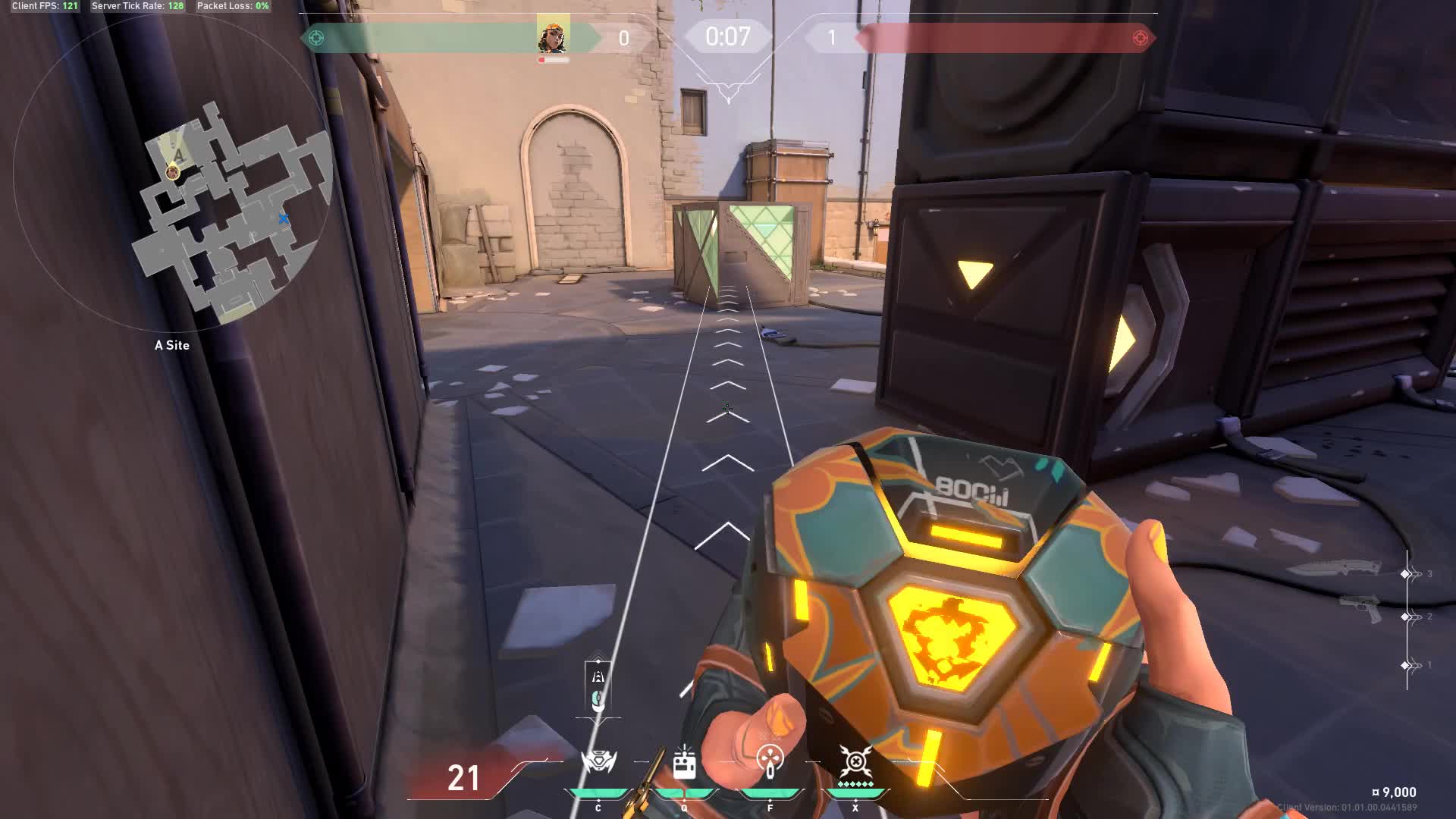The image size is (1456, 819).
Task: Click the green team score showing 0
Action: pos(623,36)
